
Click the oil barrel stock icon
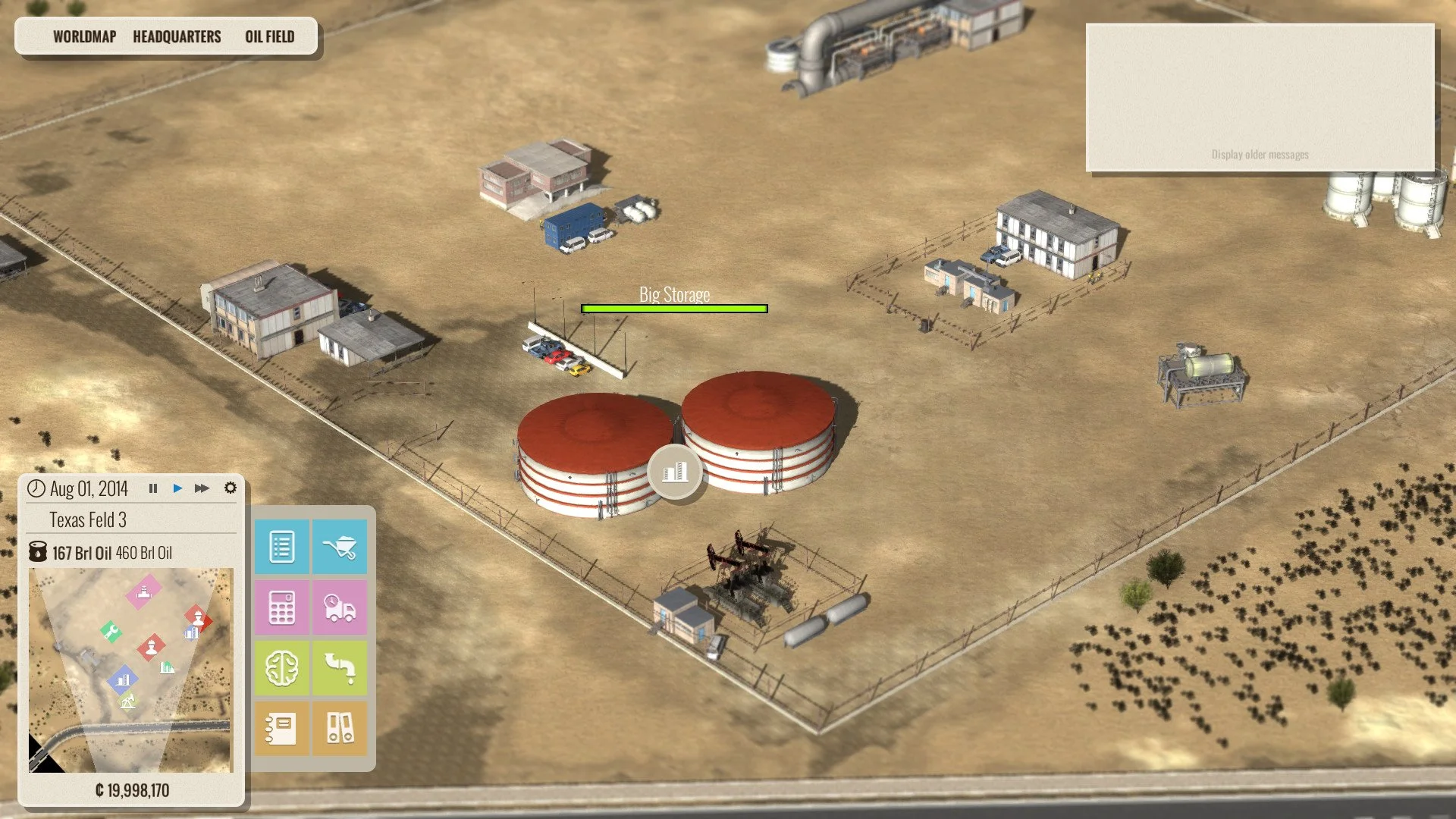coord(37,553)
